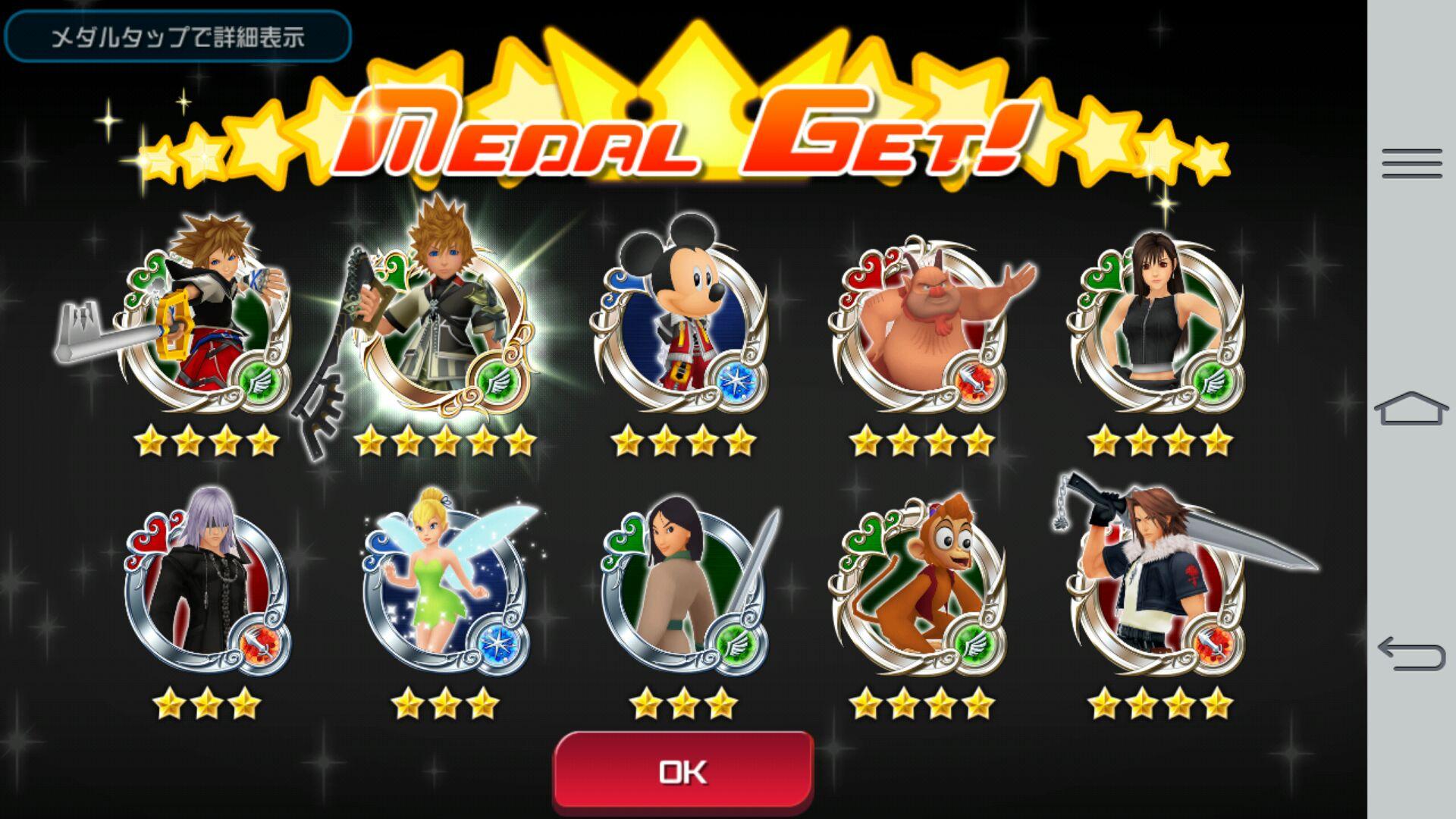Tap the Android home button

click(1411, 409)
